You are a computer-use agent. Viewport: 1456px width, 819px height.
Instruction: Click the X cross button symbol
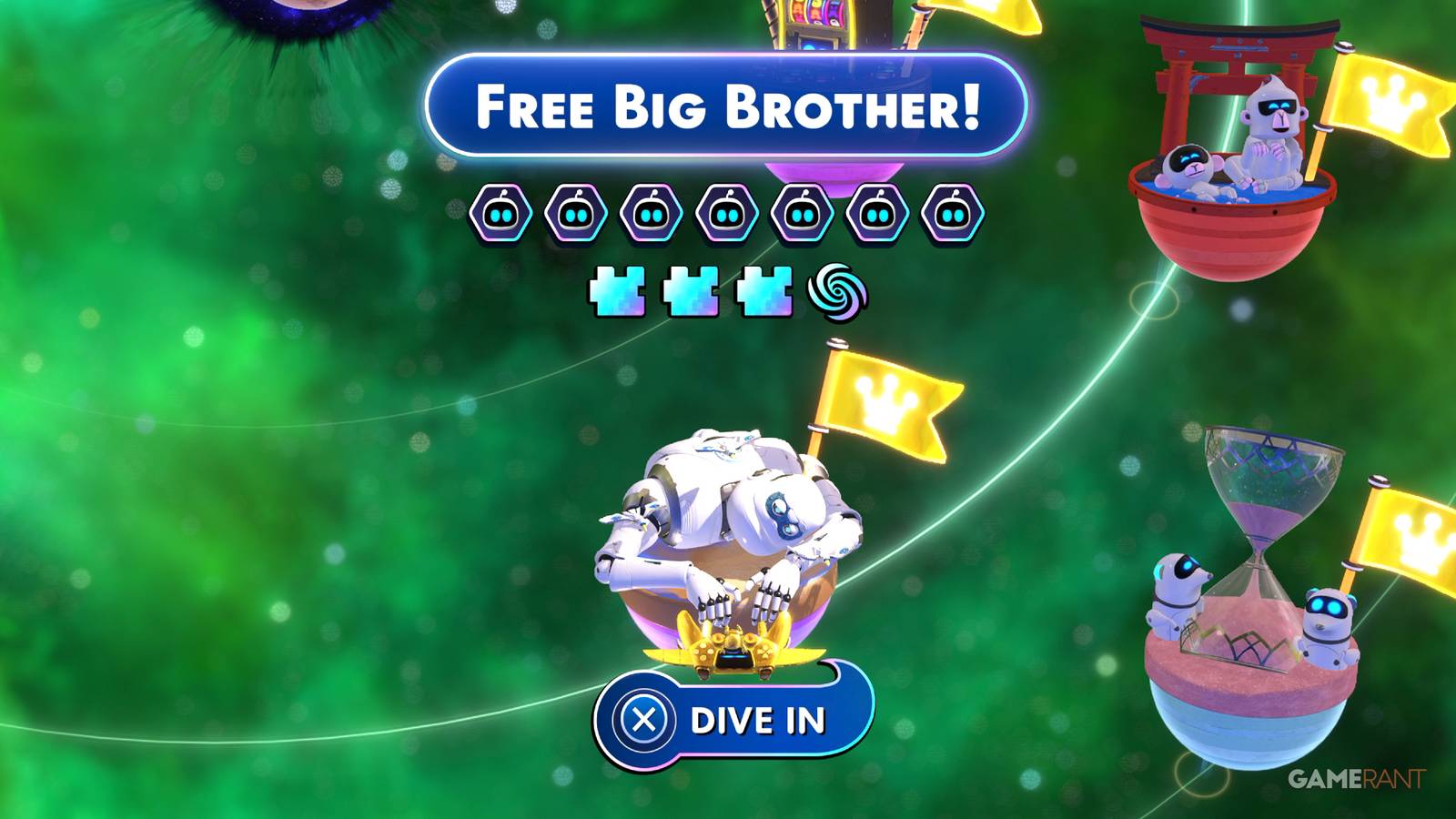[x=642, y=720]
